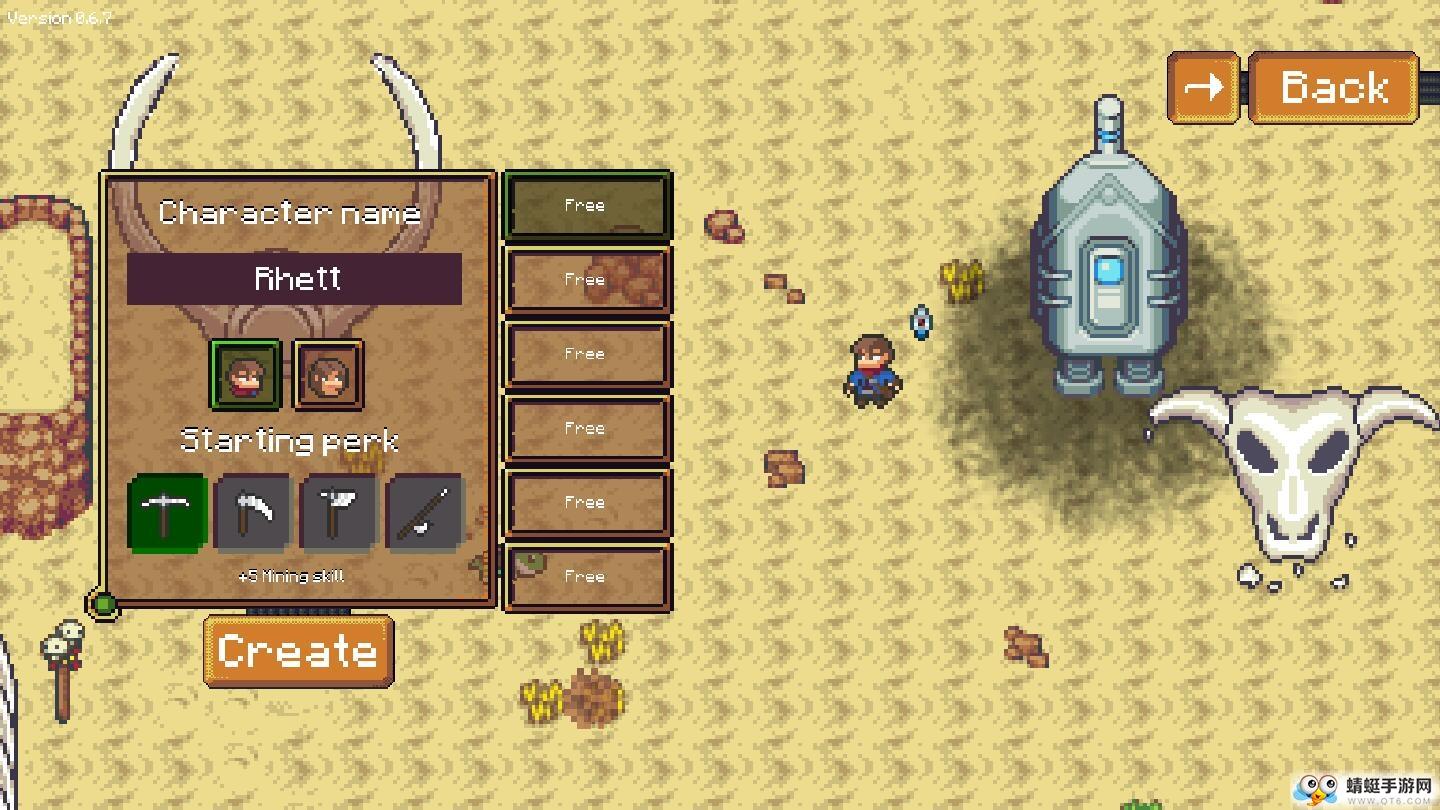Select the green-highlighted Free save slot

pyautogui.click(x=587, y=205)
